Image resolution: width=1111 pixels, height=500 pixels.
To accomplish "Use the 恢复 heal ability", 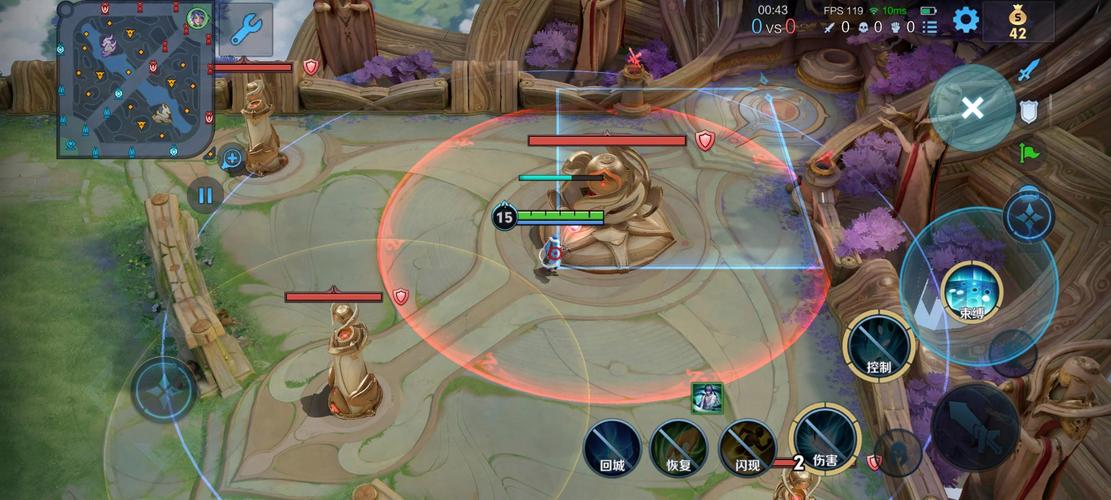I will [x=679, y=446].
